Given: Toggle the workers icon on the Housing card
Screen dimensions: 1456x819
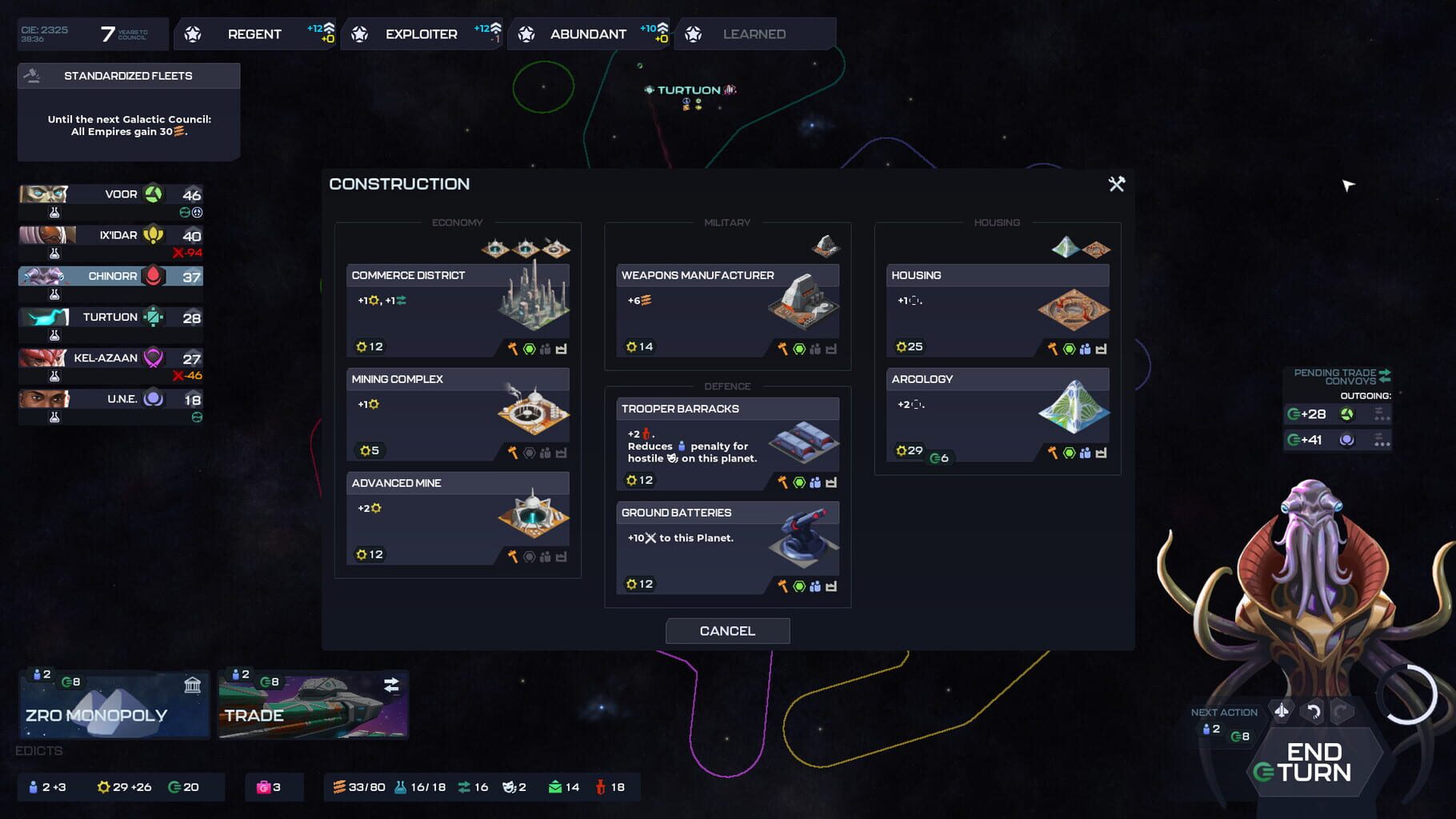Looking at the screenshot, I should (x=1084, y=347).
